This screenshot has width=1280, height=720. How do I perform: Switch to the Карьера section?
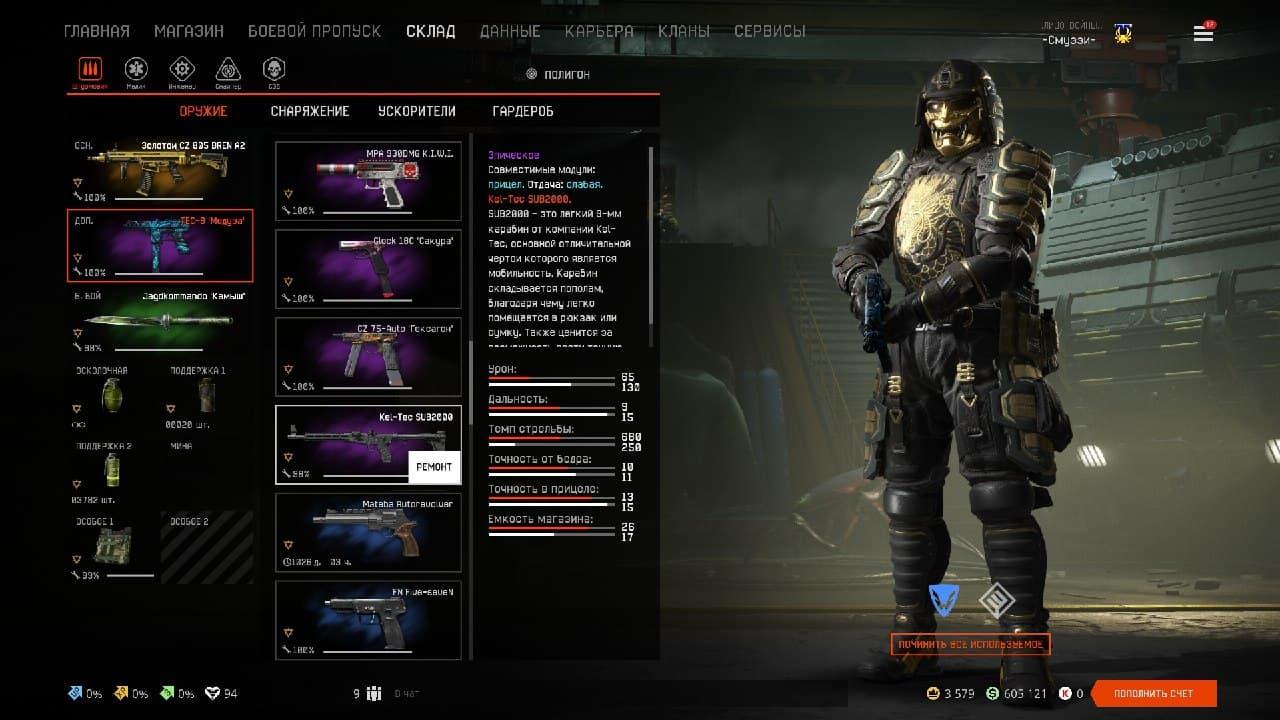[599, 31]
